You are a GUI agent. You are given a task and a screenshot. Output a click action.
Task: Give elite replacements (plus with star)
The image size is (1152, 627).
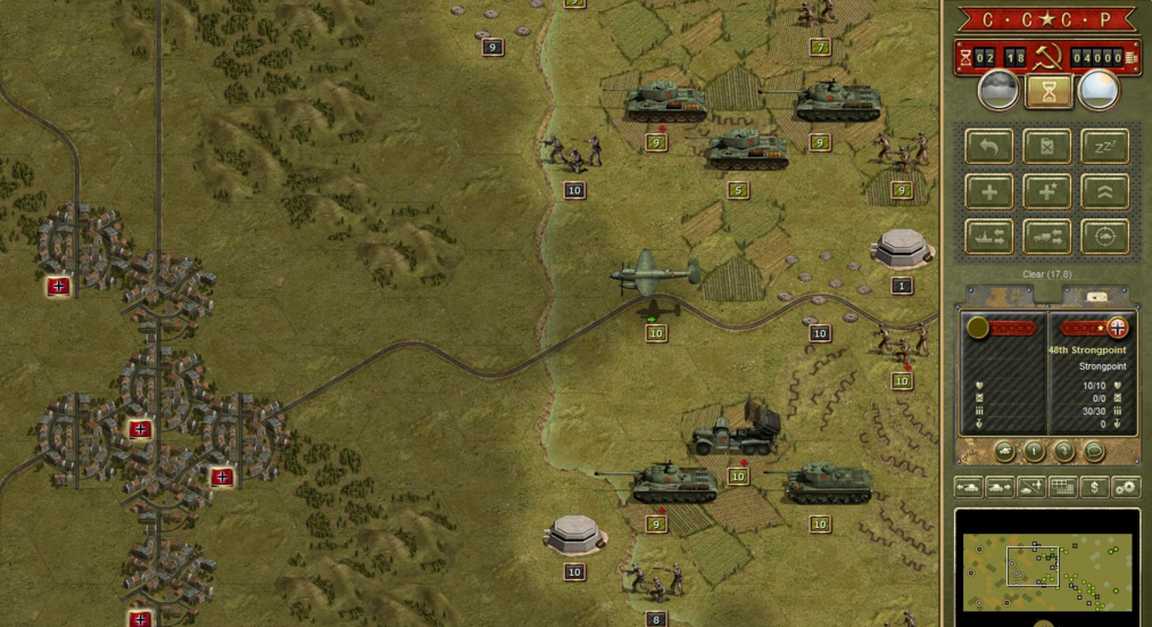click(1047, 191)
